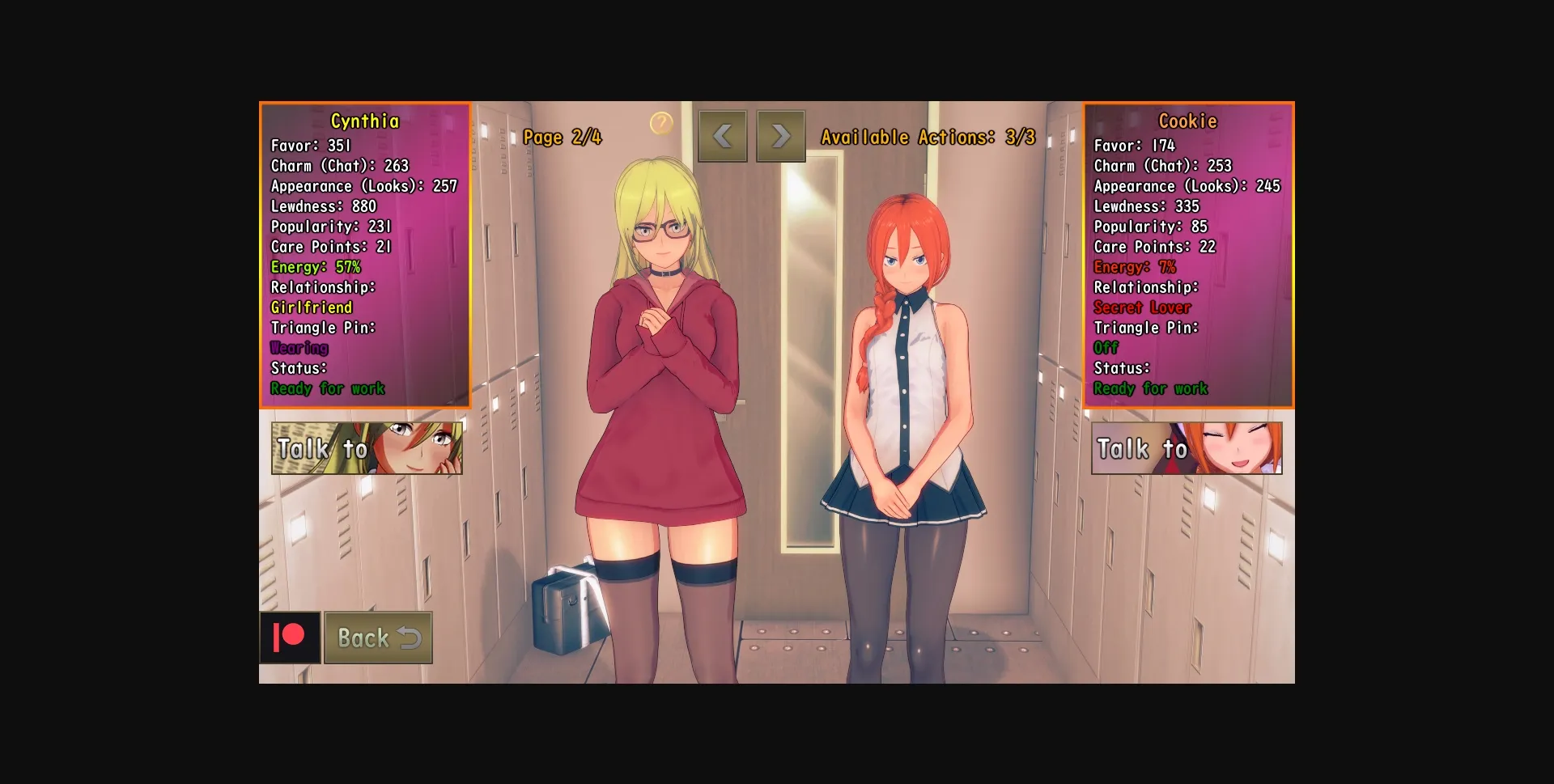Turn on Cookie's Triangle Pin
This screenshot has height=784, width=1554.
[1106, 348]
